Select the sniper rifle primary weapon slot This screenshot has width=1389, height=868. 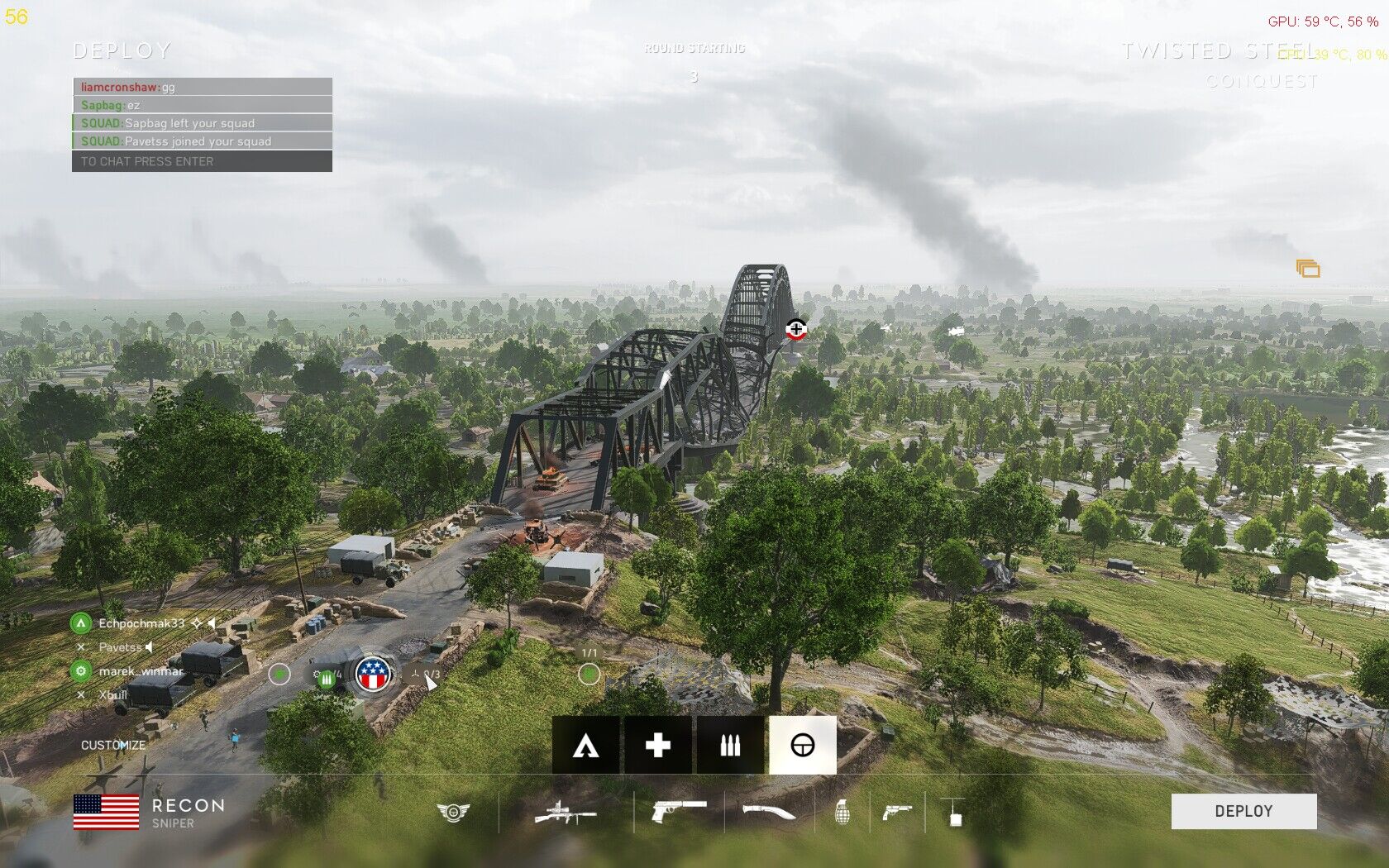566,813
